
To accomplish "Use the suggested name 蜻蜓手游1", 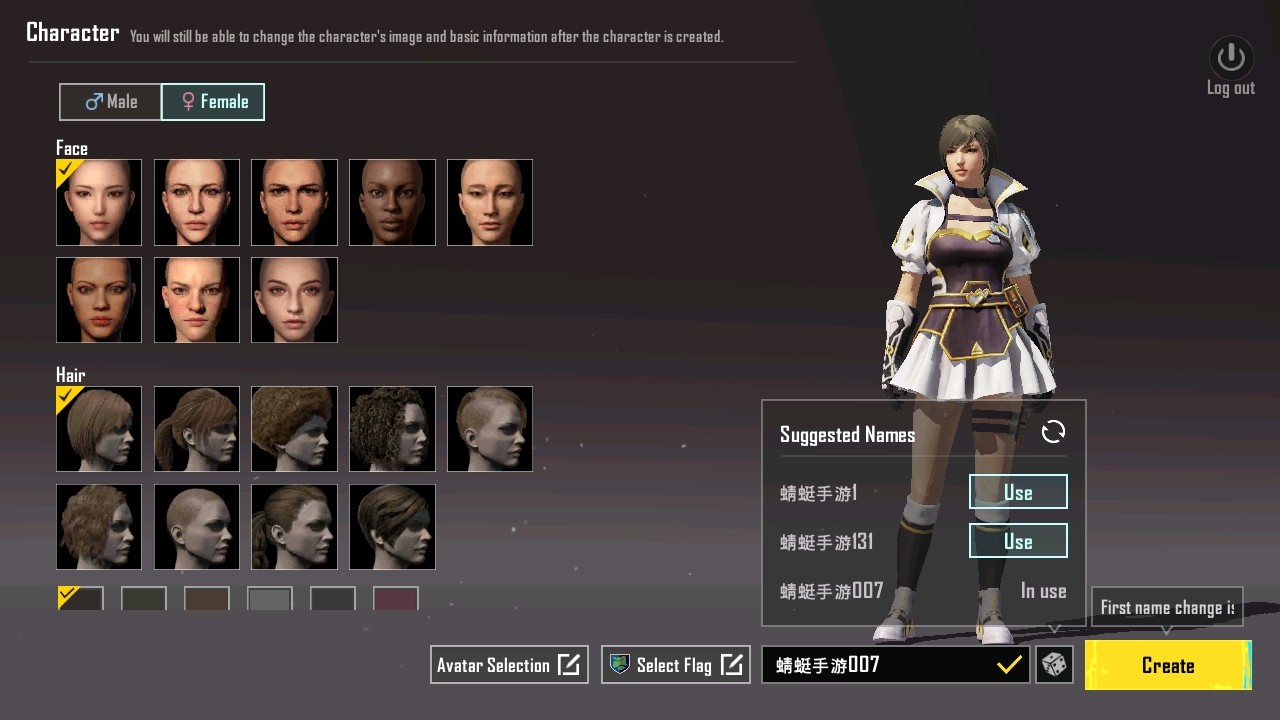I will pyautogui.click(x=1018, y=491).
